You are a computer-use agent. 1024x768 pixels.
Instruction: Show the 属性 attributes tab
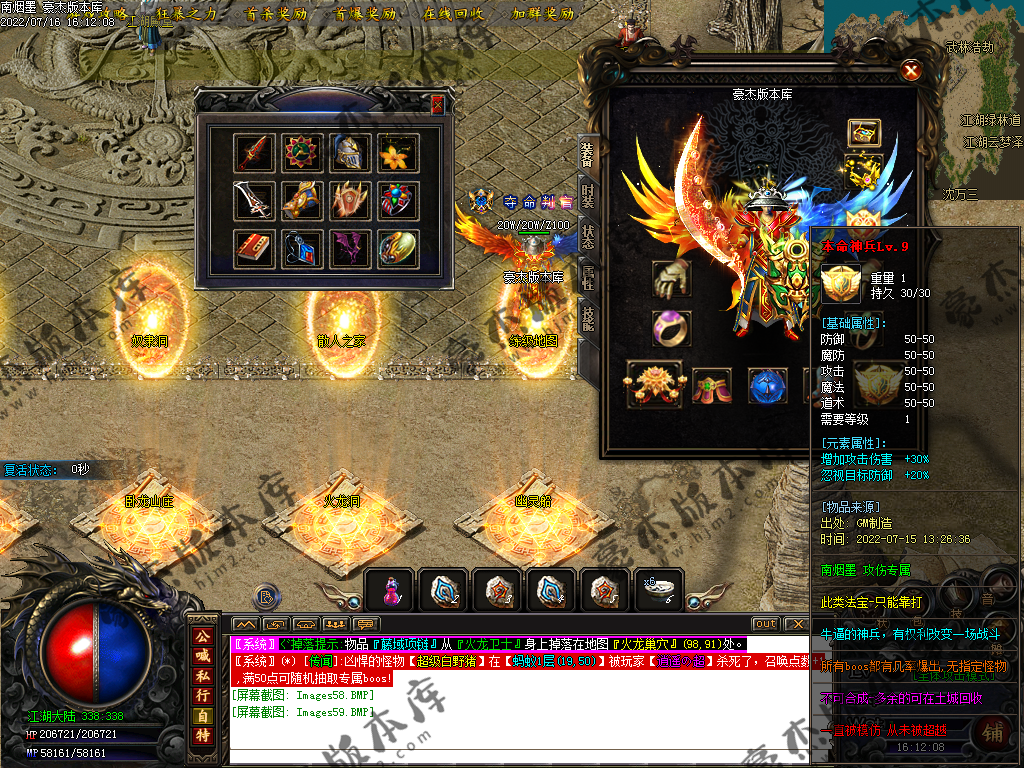588,280
